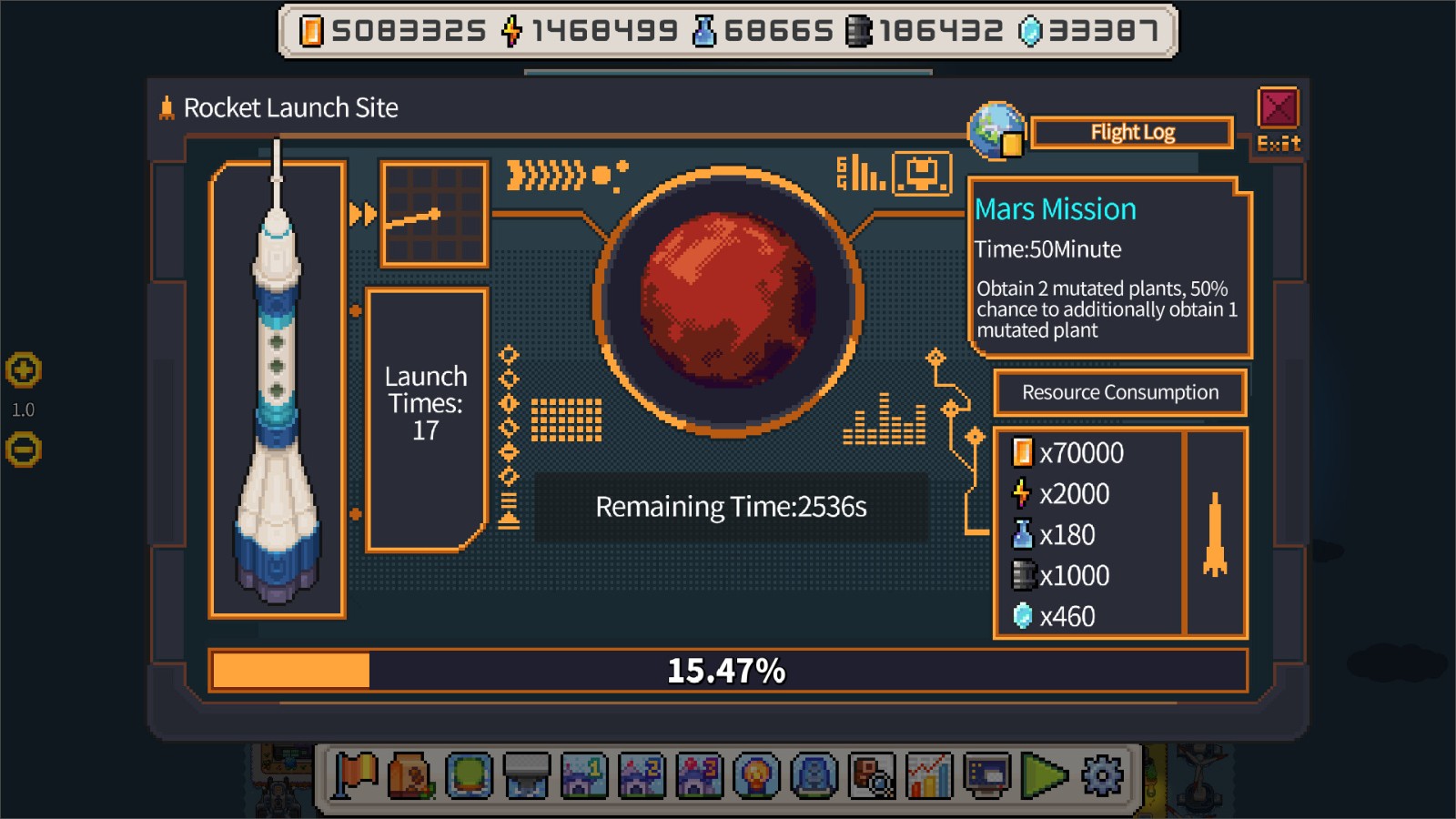Viewport: 1456px width, 819px height.
Task: Choose the building icon numbered 2
Action: click(x=642, y=776)
